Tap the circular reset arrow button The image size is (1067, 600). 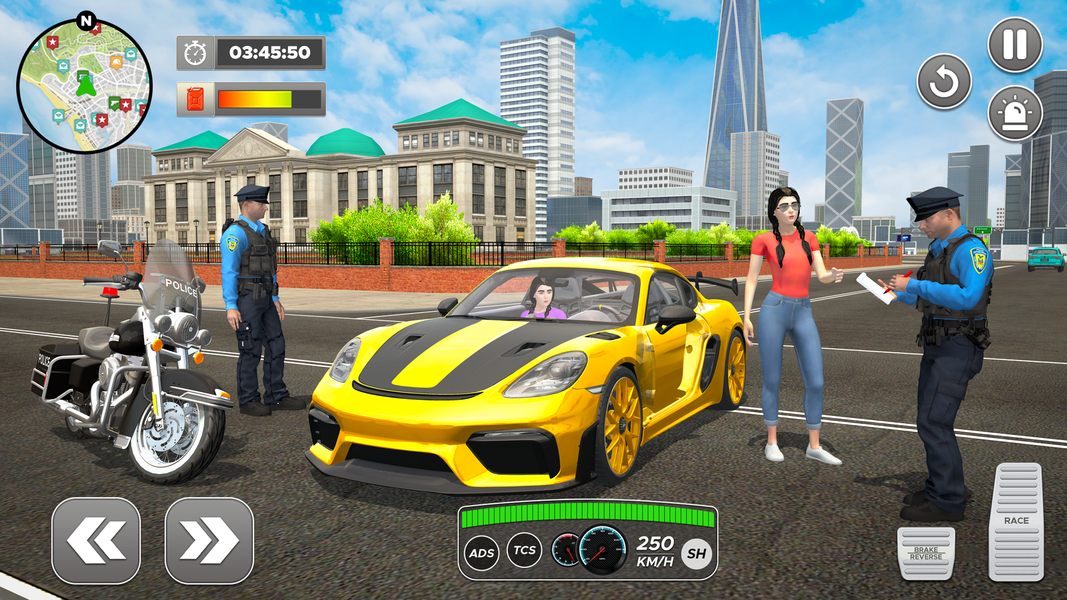pyautogui.click(x=944, y=82)
